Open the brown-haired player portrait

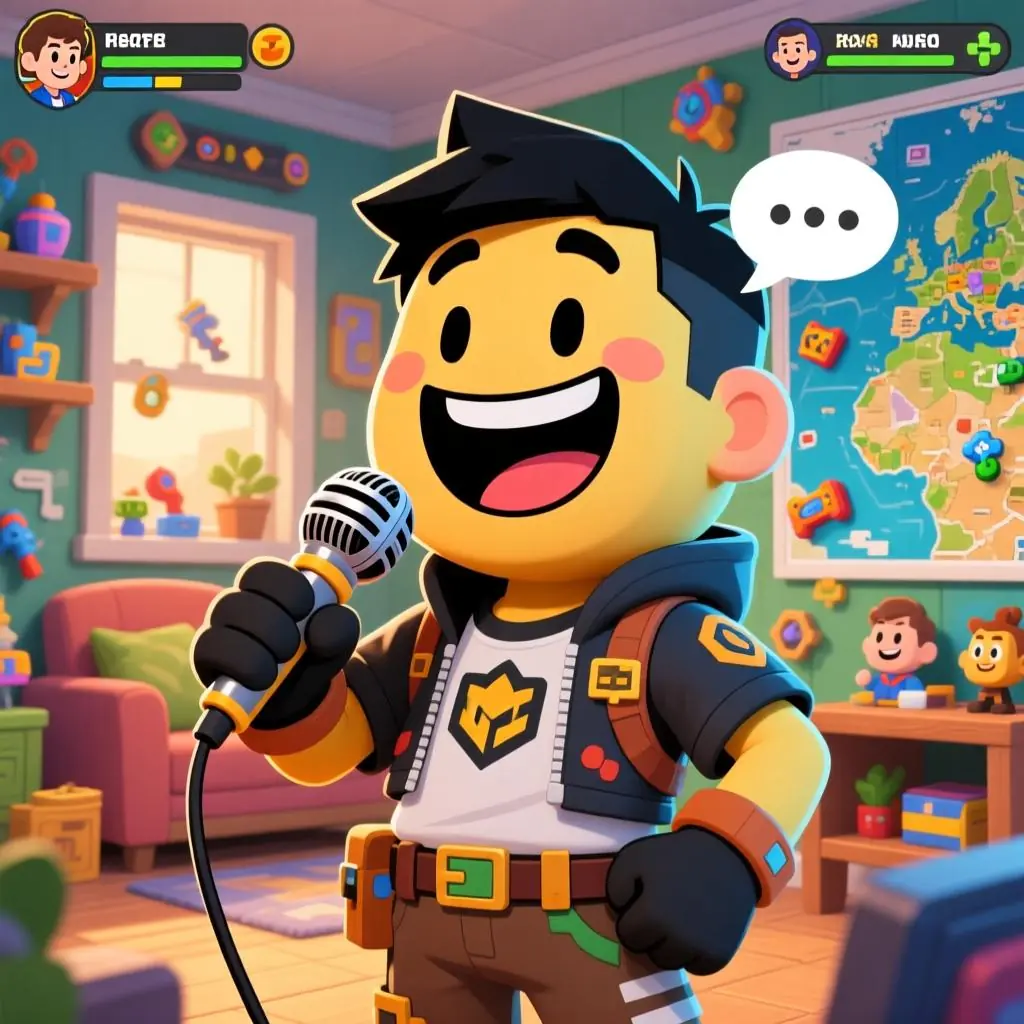click(55, 60)
